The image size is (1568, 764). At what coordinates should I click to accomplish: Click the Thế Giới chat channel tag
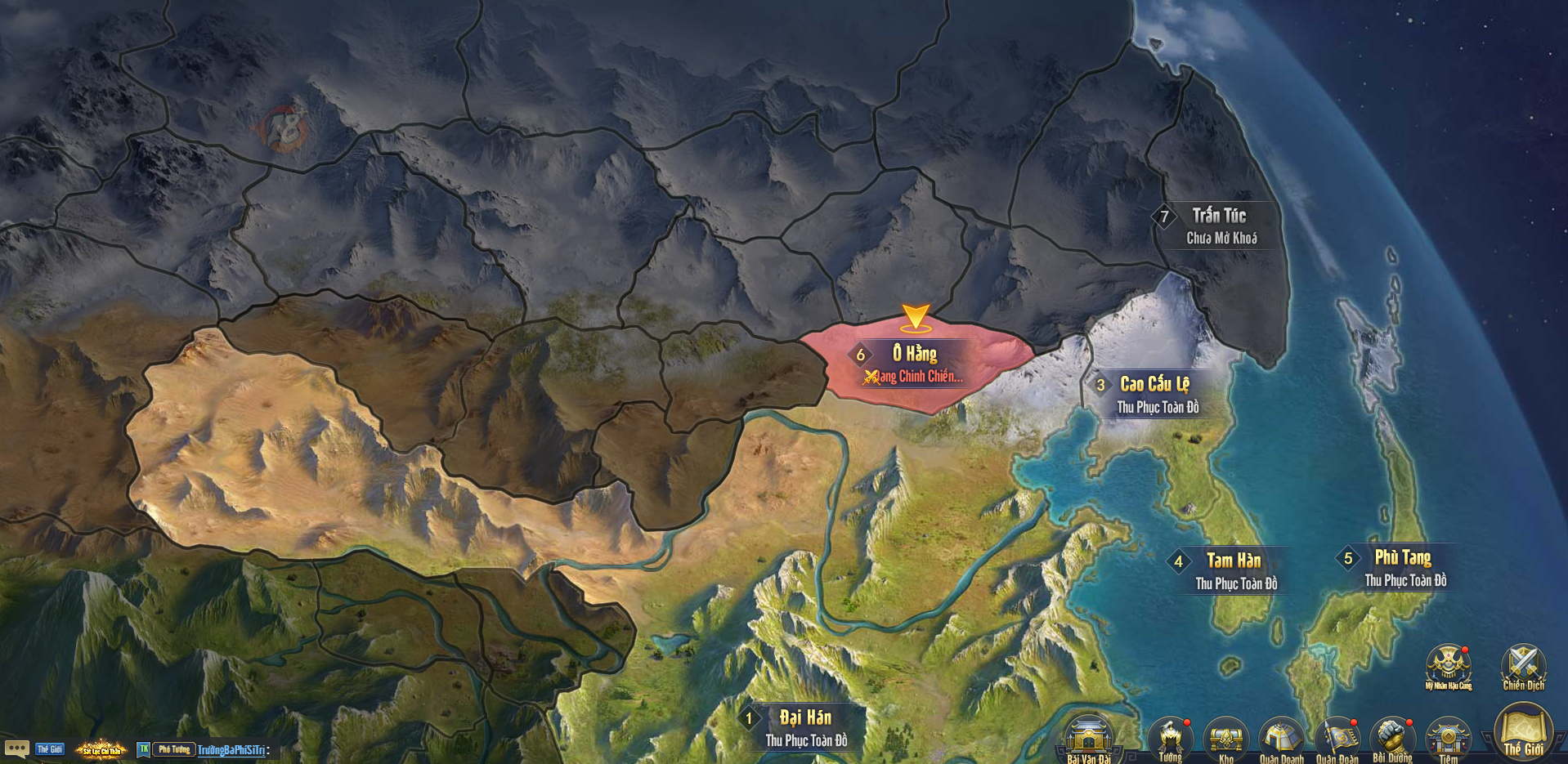tap(50, 749)
